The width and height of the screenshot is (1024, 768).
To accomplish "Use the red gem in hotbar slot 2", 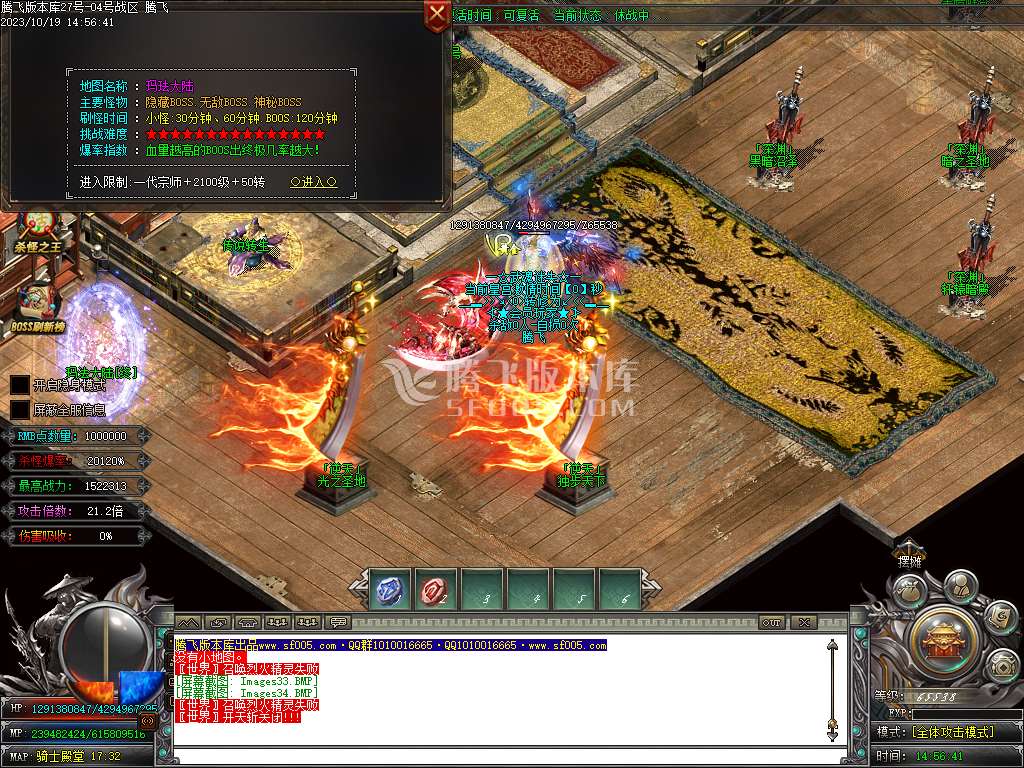I will point(437,589).
